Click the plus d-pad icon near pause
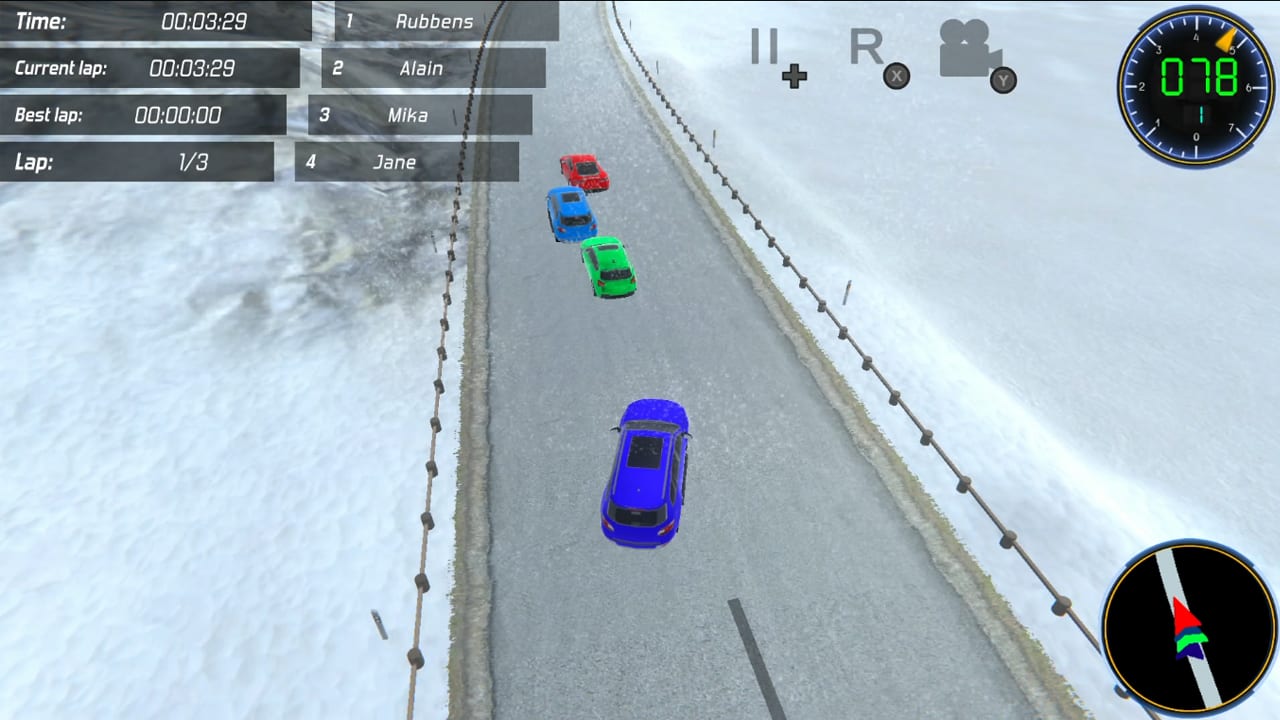 [794, 76]
